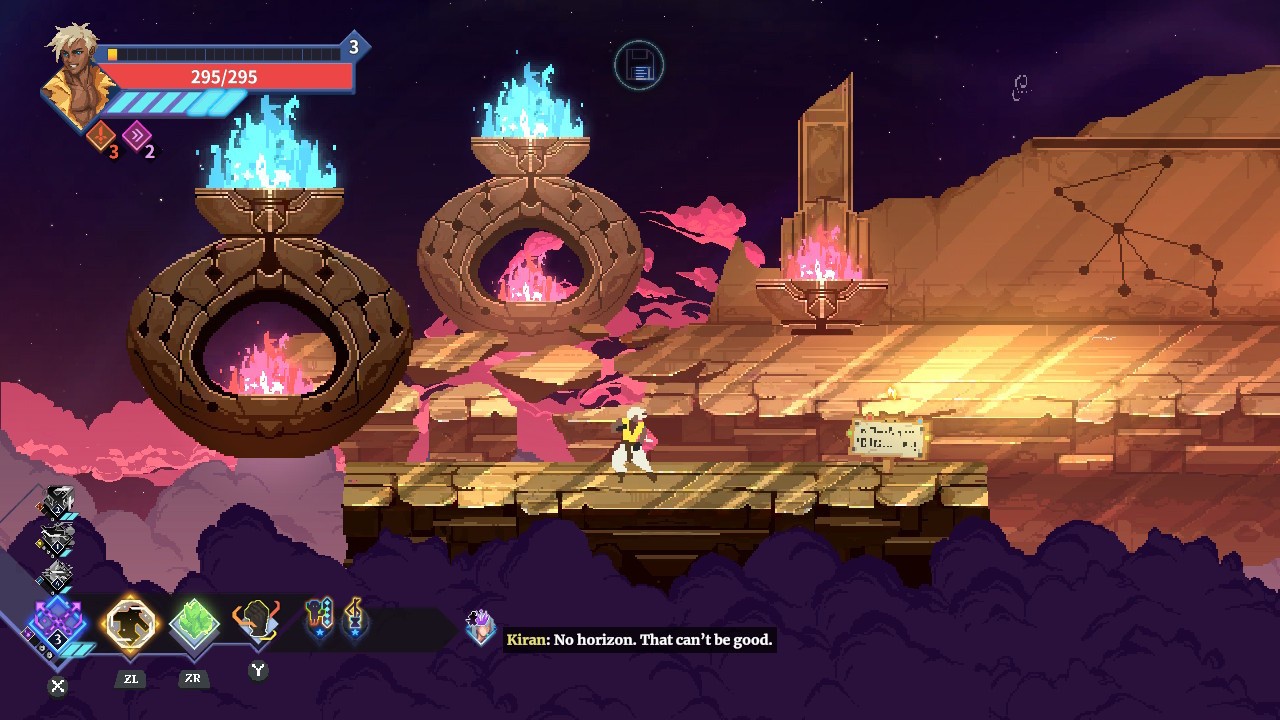Select the orange sword buff icon

[x=101, y=136]
